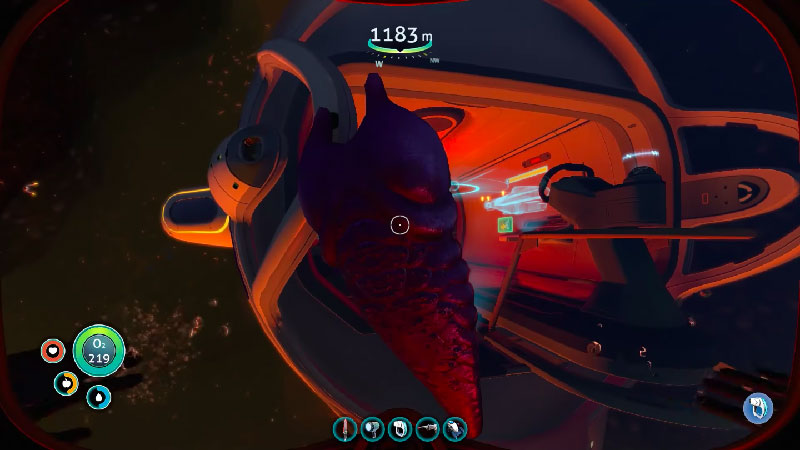
Task: Select the survival knife hotbar slot
Action: point(345,429)
